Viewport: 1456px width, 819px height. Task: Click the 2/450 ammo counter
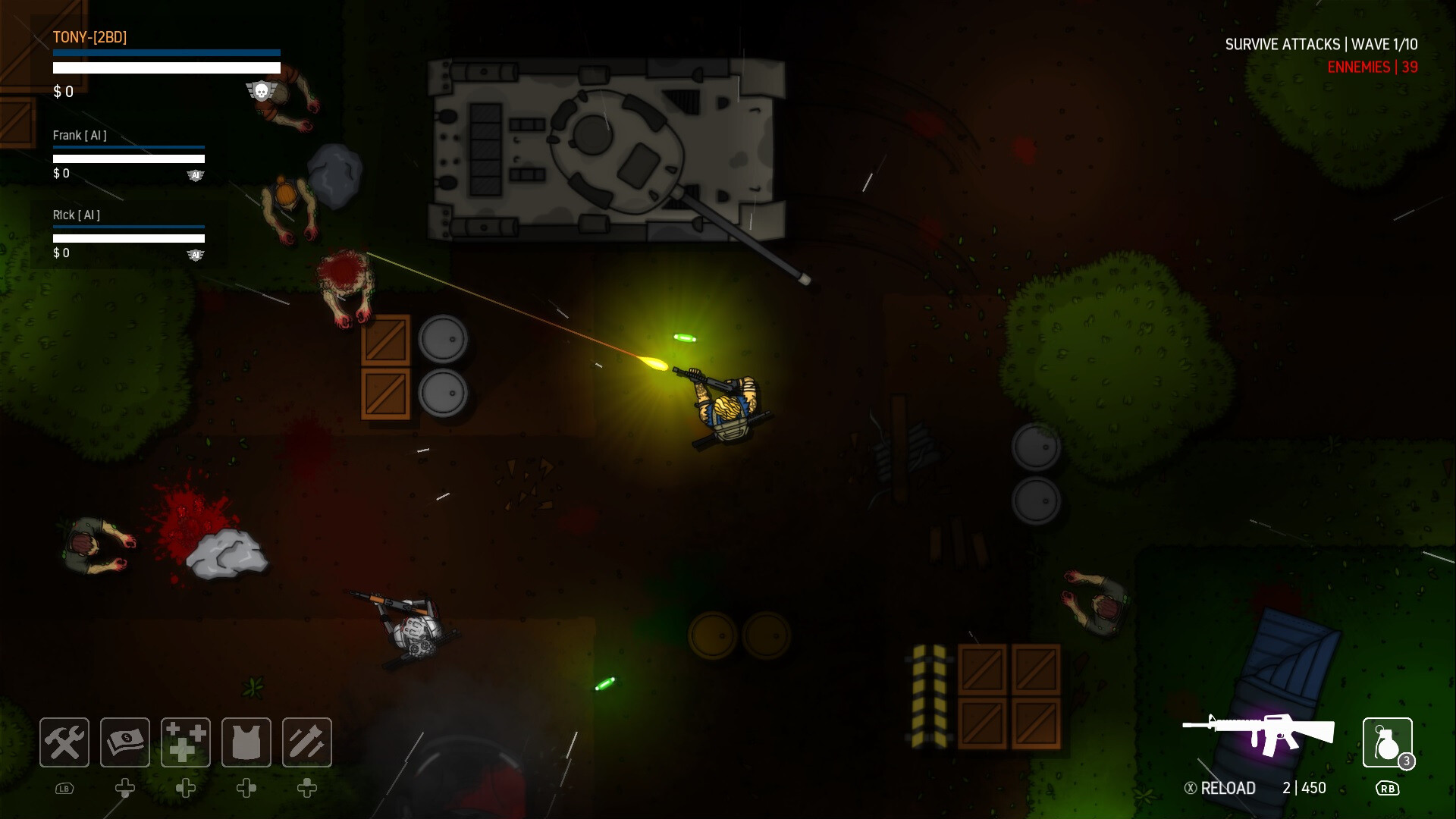coord(1306,788)
